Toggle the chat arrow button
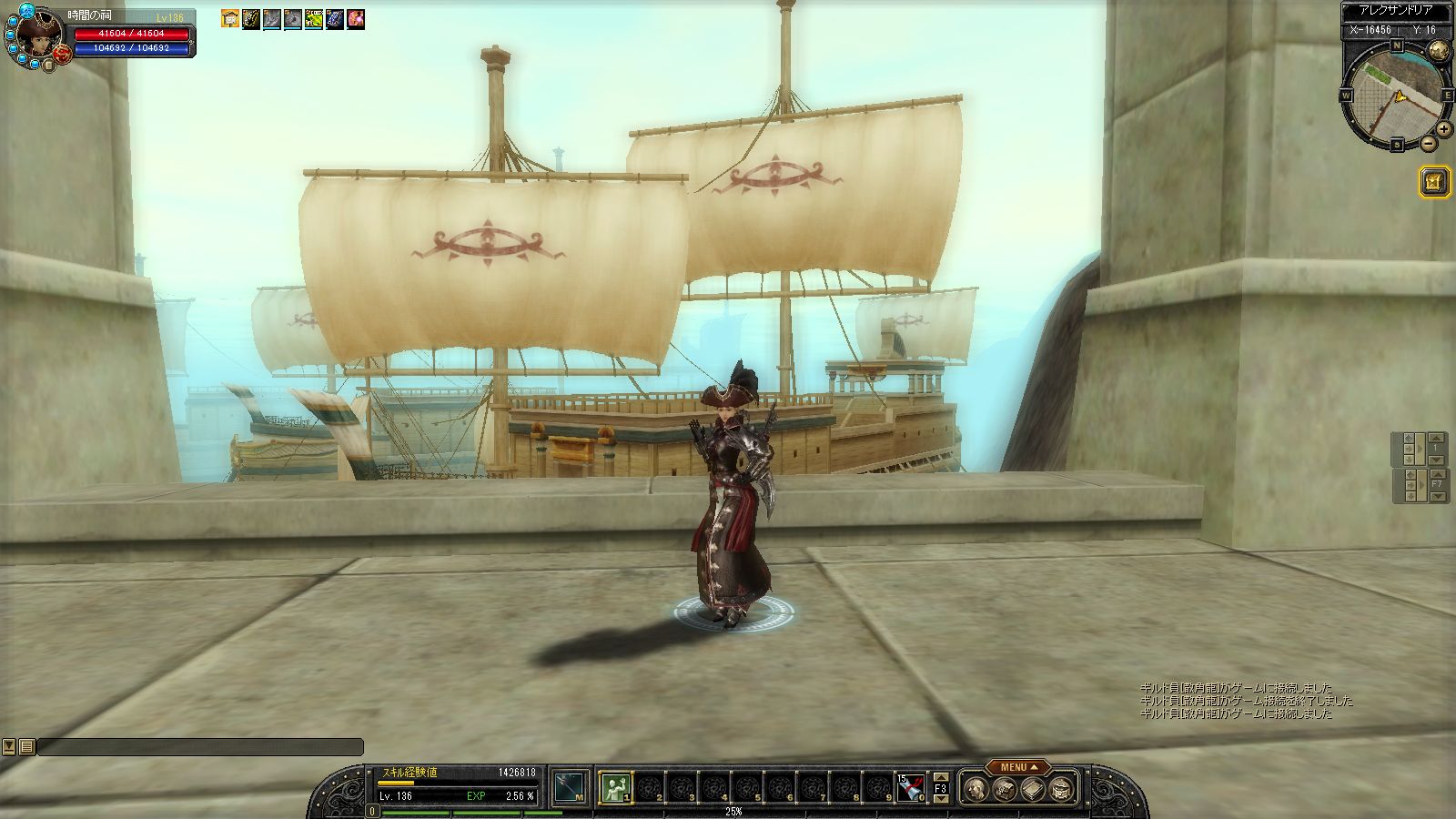 (x=9, y=746)
